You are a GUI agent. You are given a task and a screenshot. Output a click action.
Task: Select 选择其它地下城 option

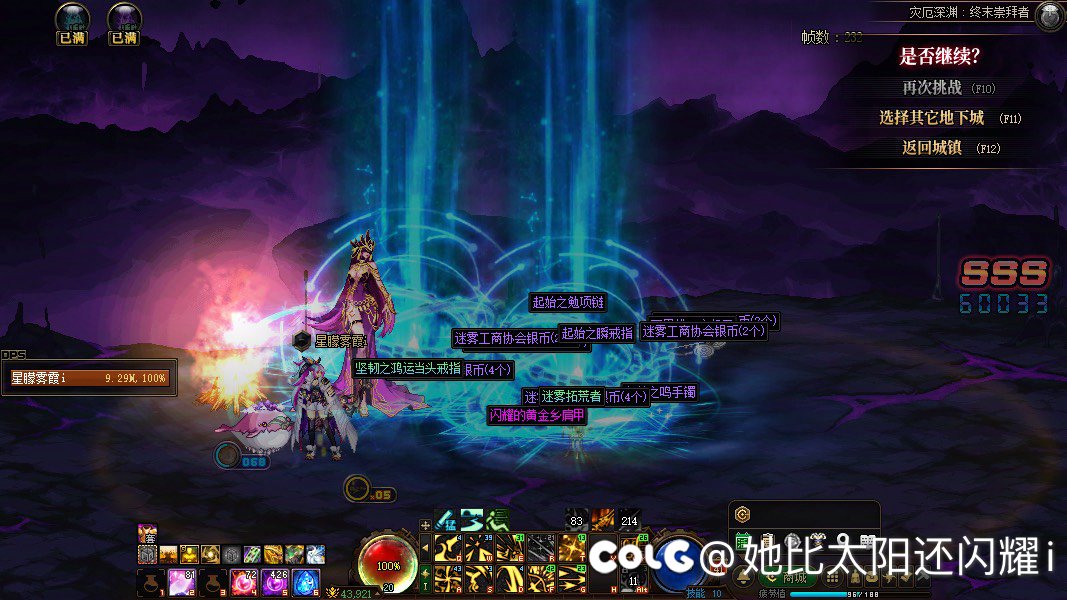(x=931, y=118)
